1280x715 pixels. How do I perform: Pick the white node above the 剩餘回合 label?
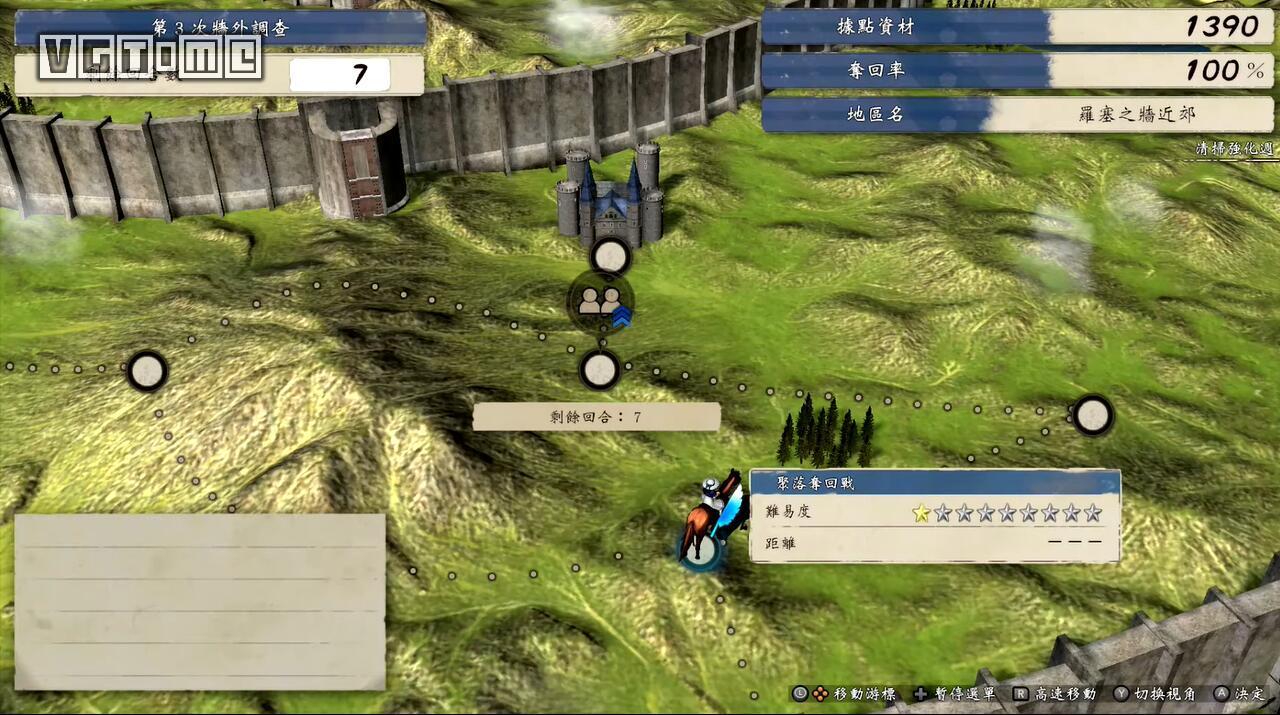[x=599, y=370]
